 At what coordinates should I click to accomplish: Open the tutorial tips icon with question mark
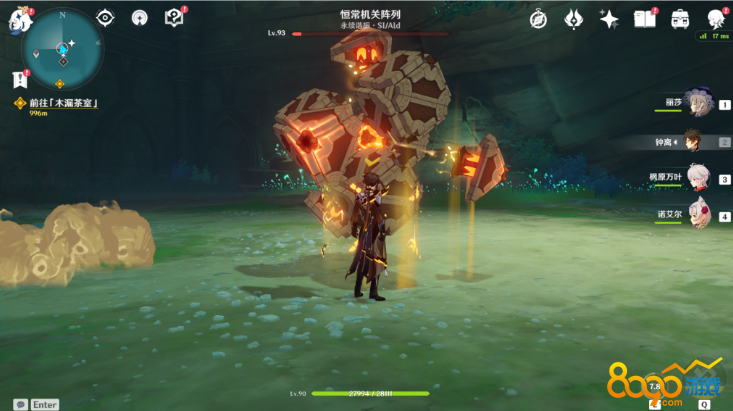pyautogui.click(x=173, y=18)
